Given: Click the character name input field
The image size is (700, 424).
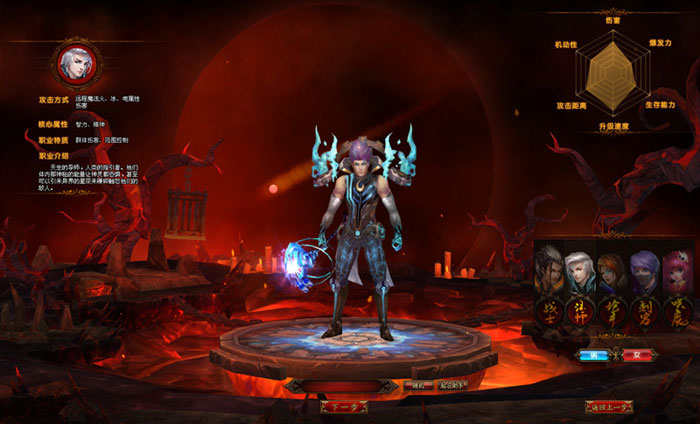Looking at the screenshot, I should pos(350,385).
